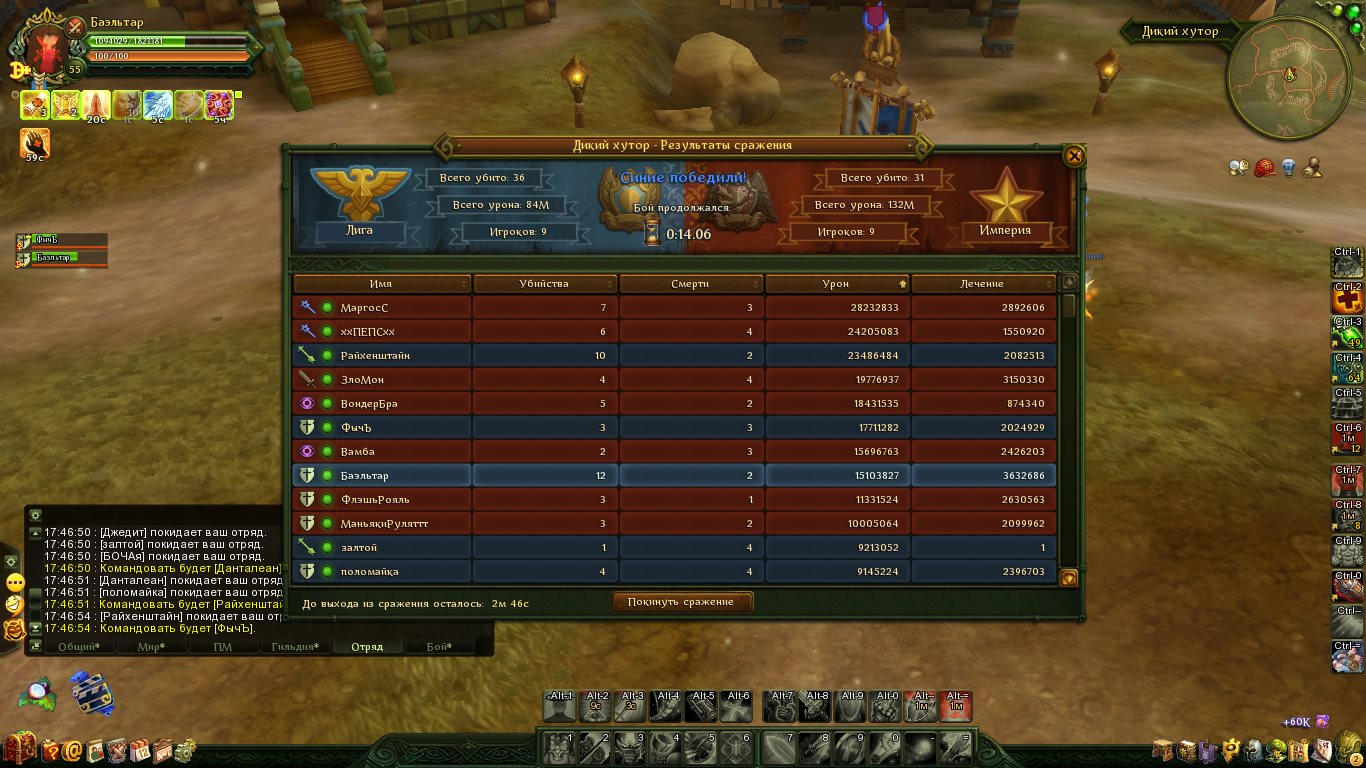Click the Баэльтар character portrait
This screenshot has height=768, width=1366.
click(45, 45)
